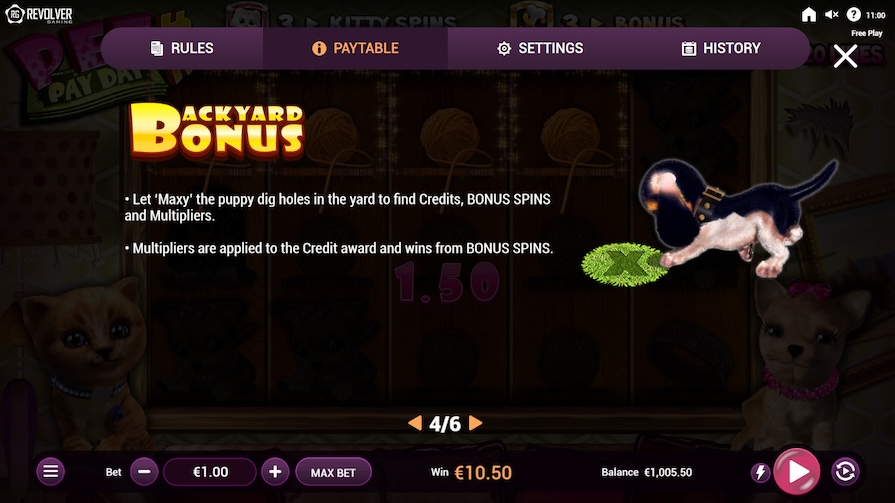The image size is (895, 503).
Task: Go to previous paytable page arrow
Action: [x=415, y=423]
